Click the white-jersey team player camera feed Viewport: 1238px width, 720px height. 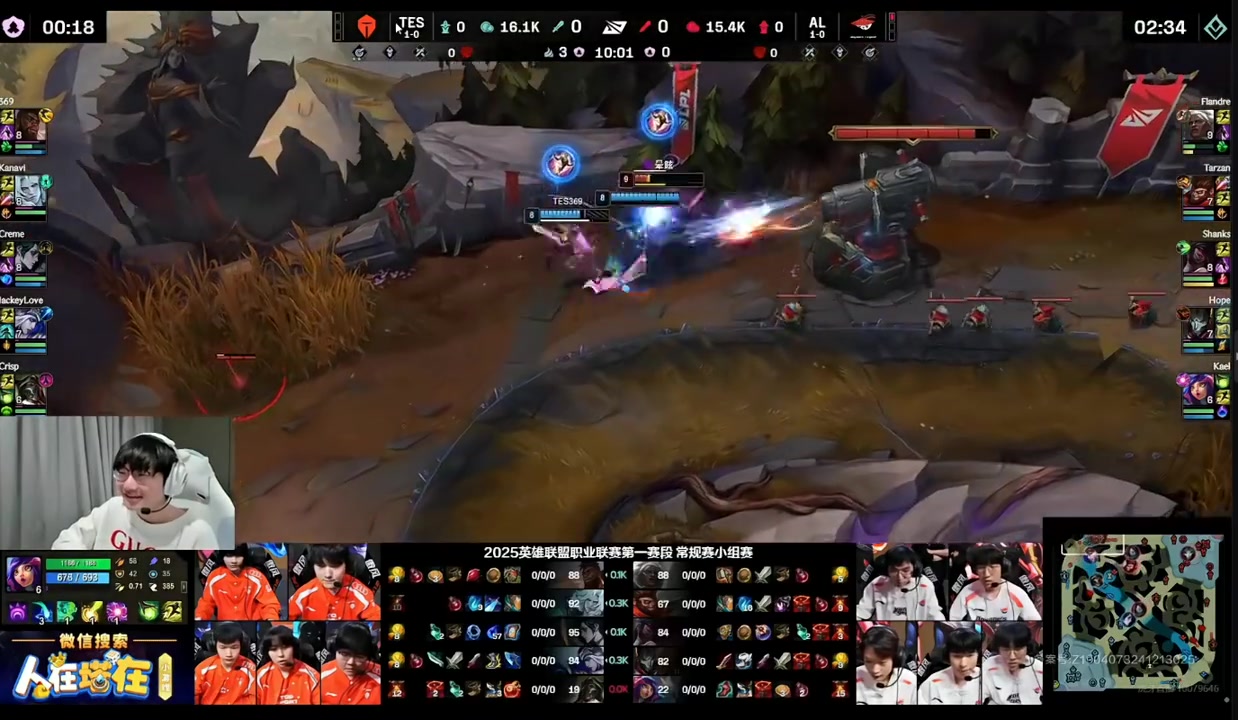point(949,624)
